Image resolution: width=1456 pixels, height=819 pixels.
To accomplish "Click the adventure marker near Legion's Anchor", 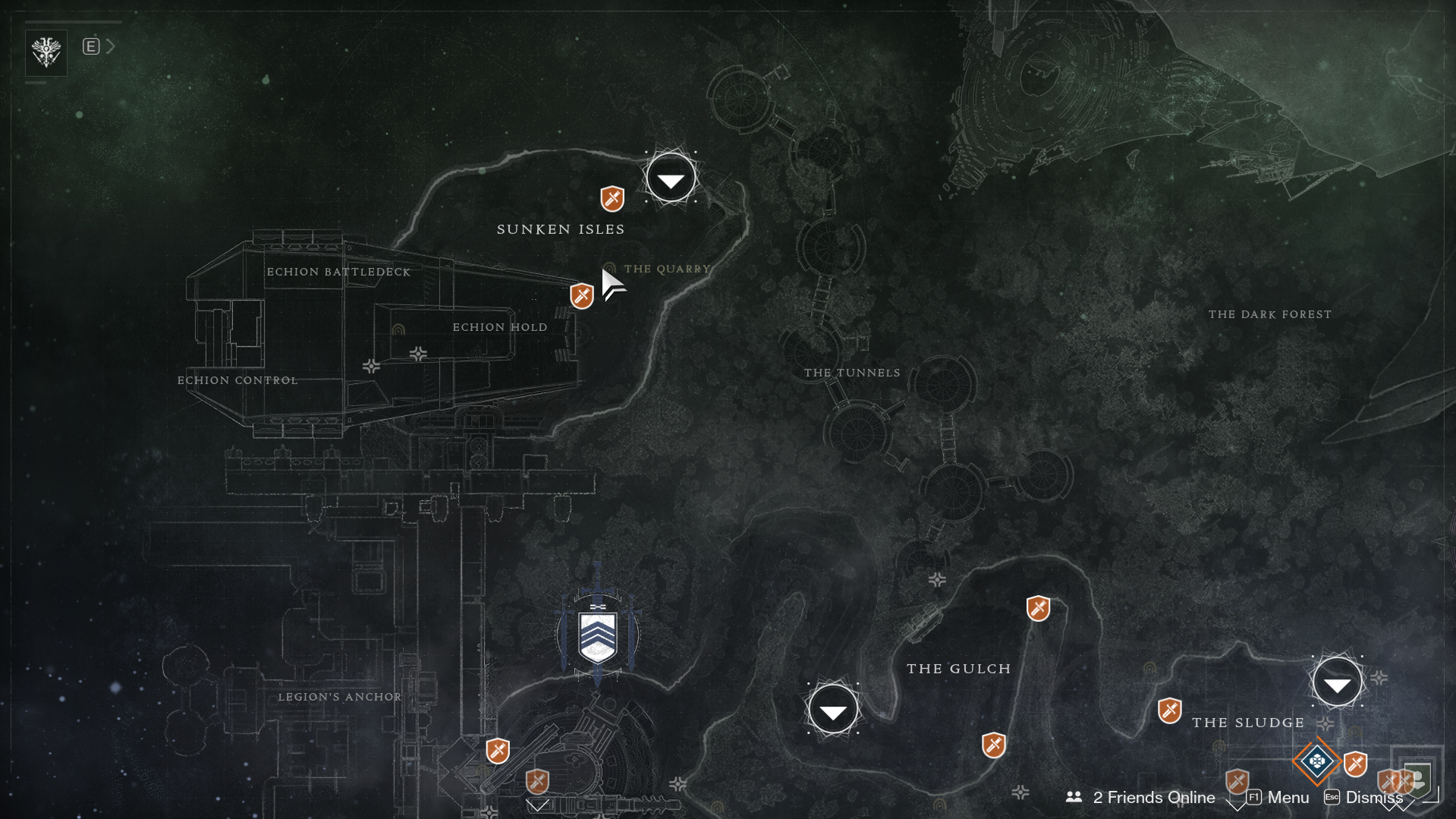I will pos(498,751).
